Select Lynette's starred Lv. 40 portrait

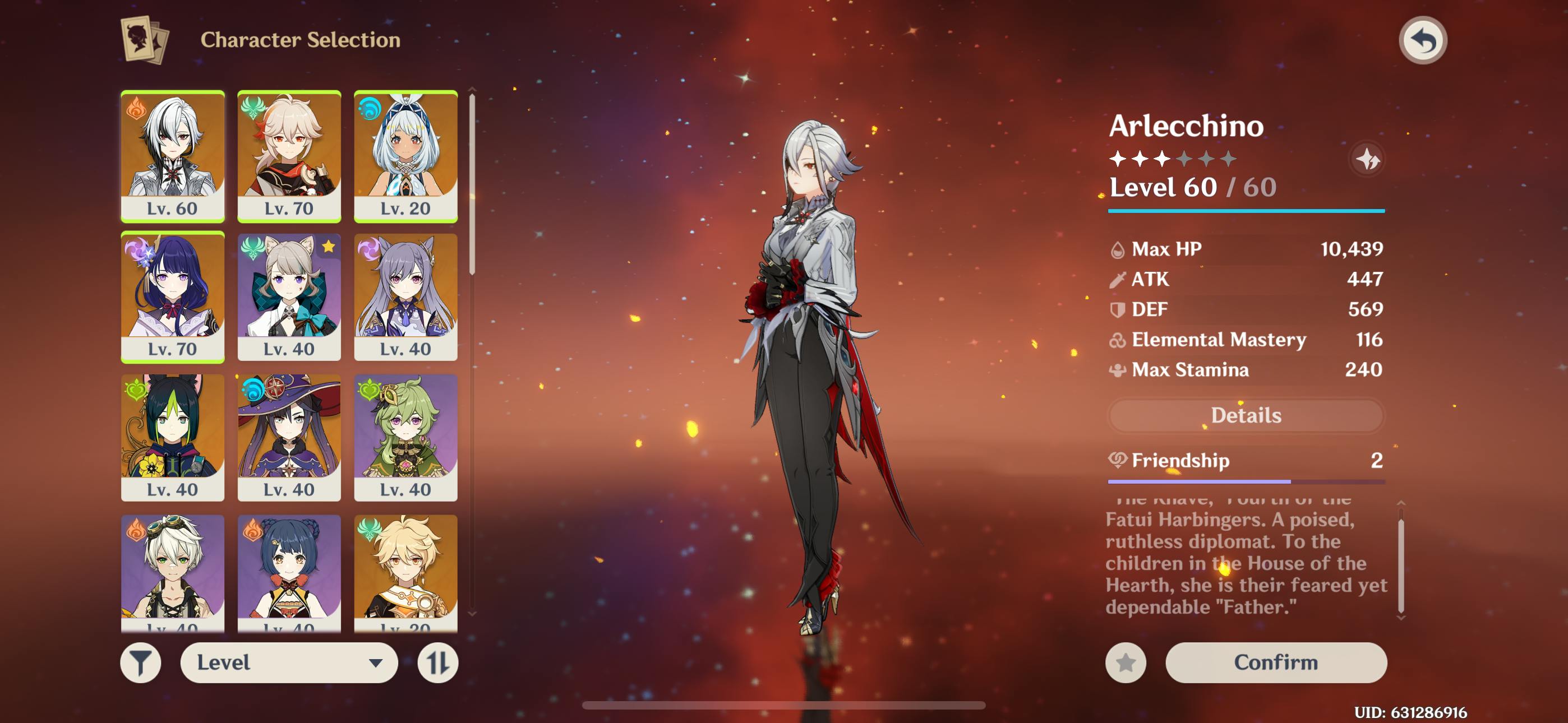[x=289, y=296]
